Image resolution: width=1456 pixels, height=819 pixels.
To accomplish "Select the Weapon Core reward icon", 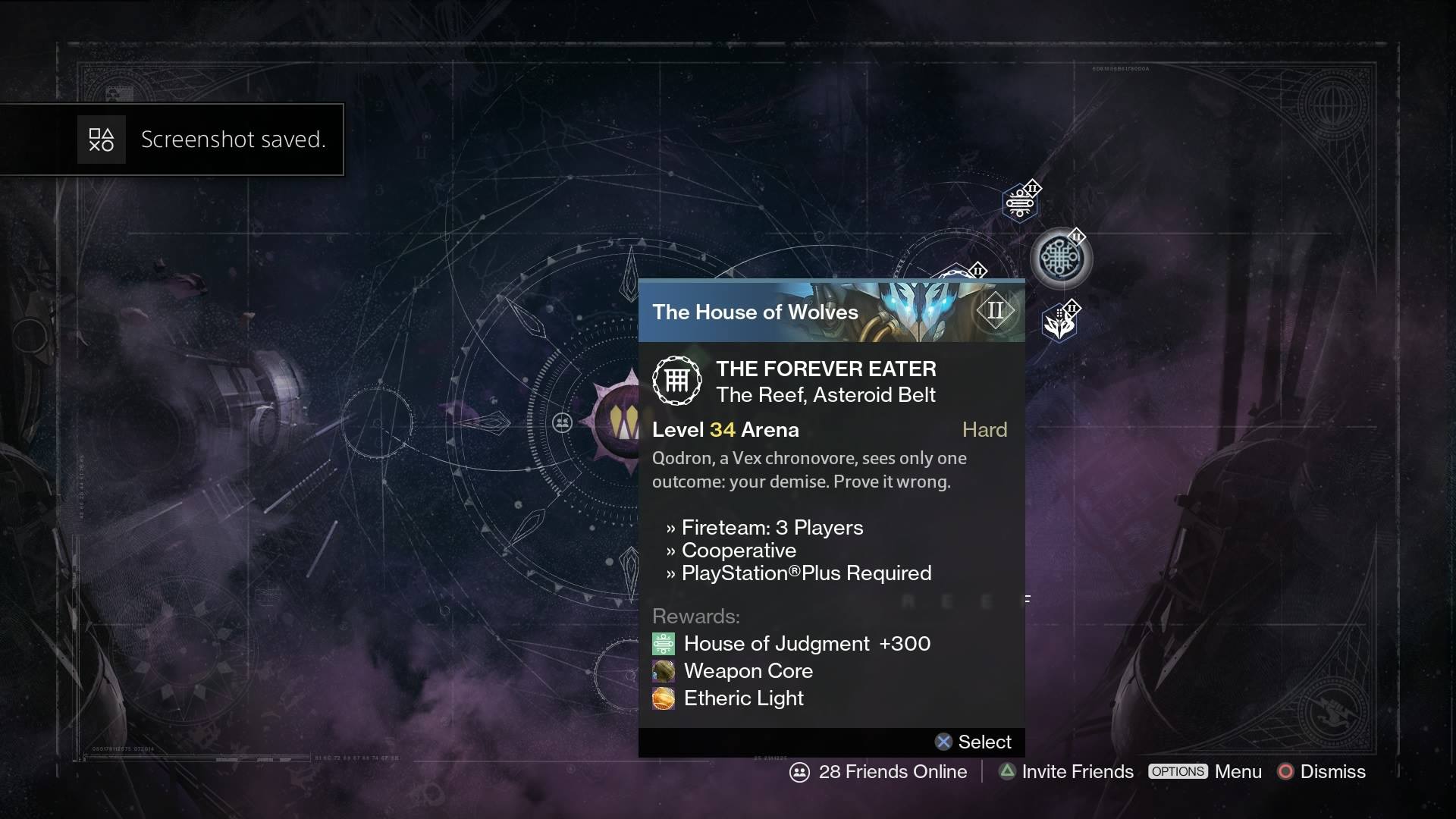I will click(x=663, y=671).
